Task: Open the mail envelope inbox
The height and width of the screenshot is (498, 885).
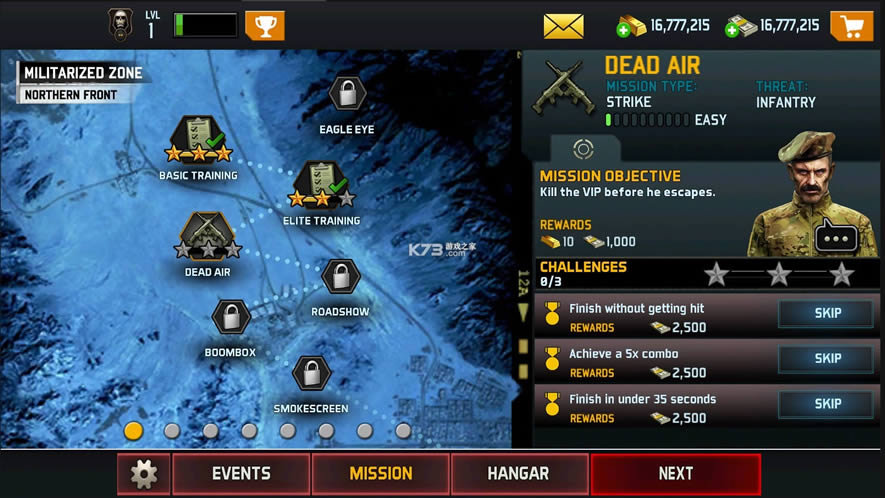Action: coord(563,26)
